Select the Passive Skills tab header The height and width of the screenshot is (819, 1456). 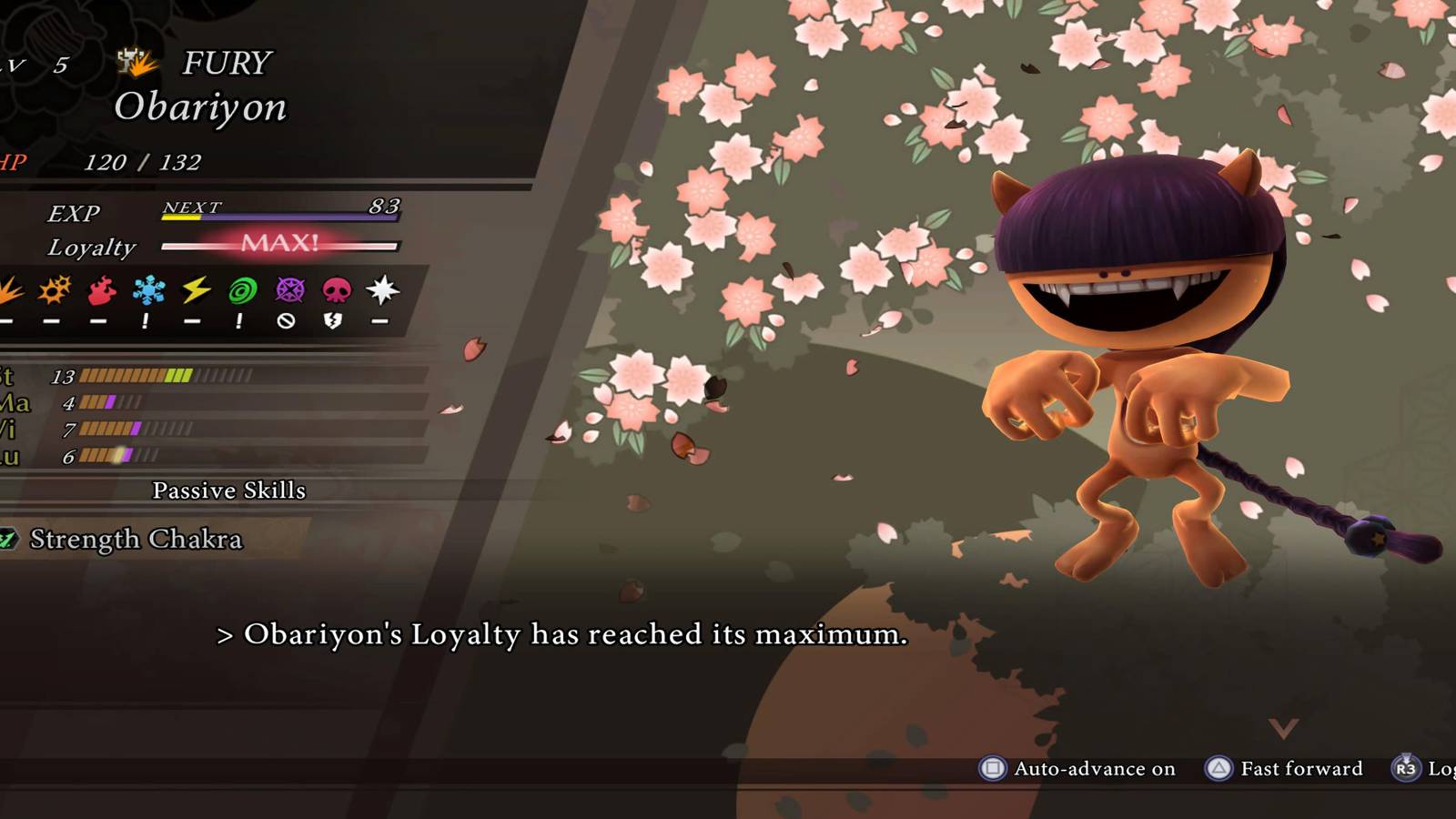(x=228, y=490)
